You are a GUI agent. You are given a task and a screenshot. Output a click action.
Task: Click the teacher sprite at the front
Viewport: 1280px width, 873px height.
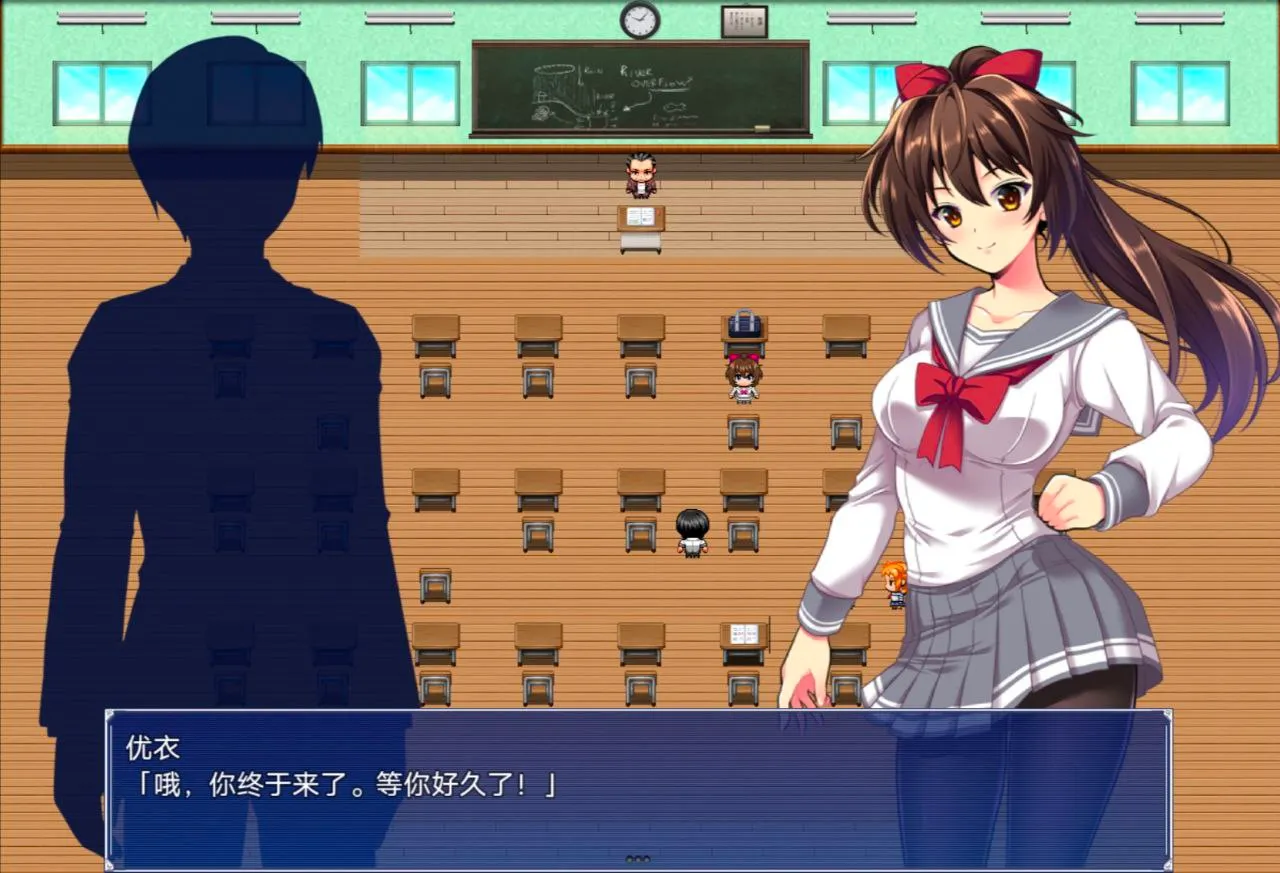[x=641, y=175]
